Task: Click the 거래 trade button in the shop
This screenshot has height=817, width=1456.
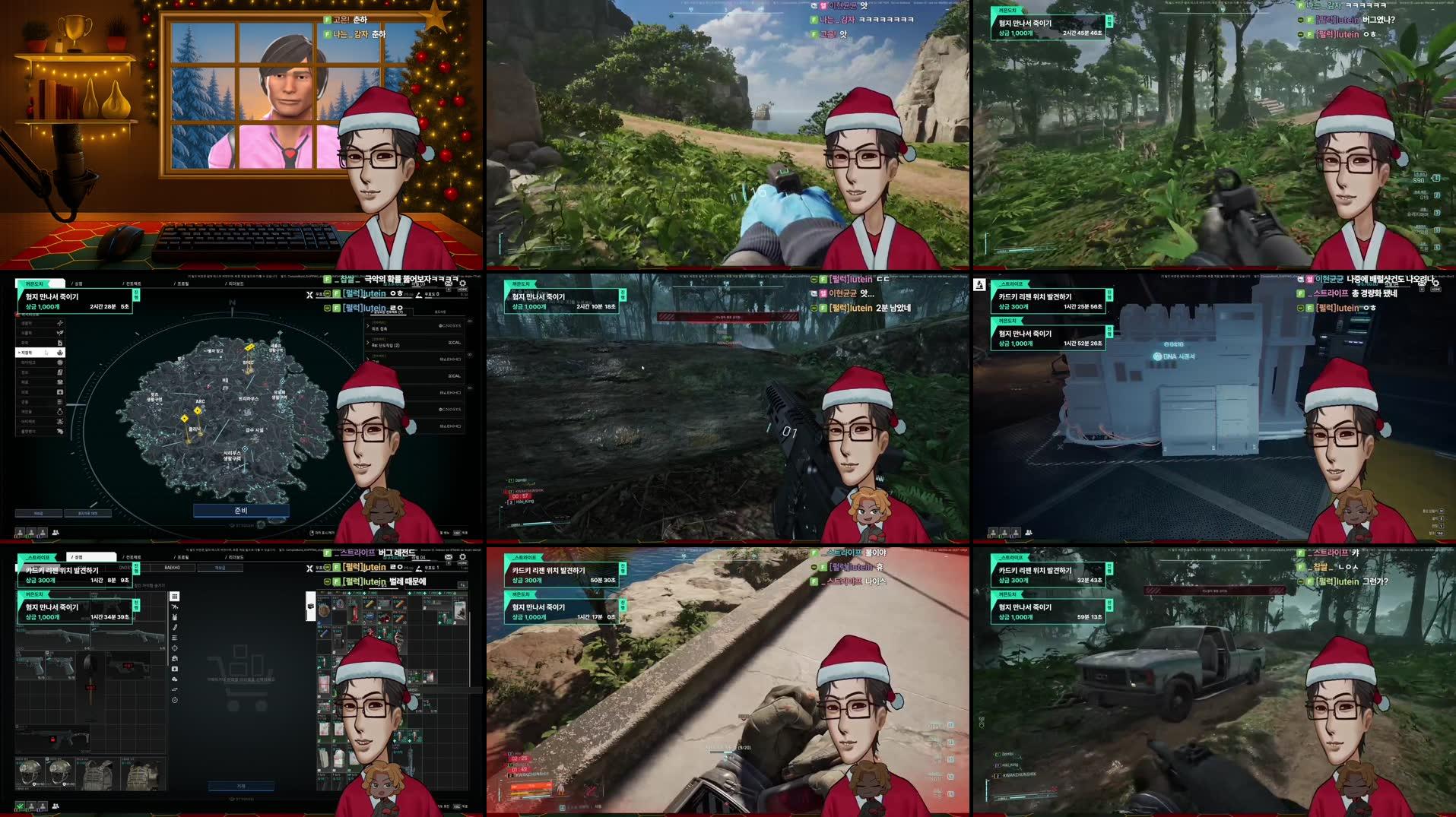Action: [x=241, y=786]
